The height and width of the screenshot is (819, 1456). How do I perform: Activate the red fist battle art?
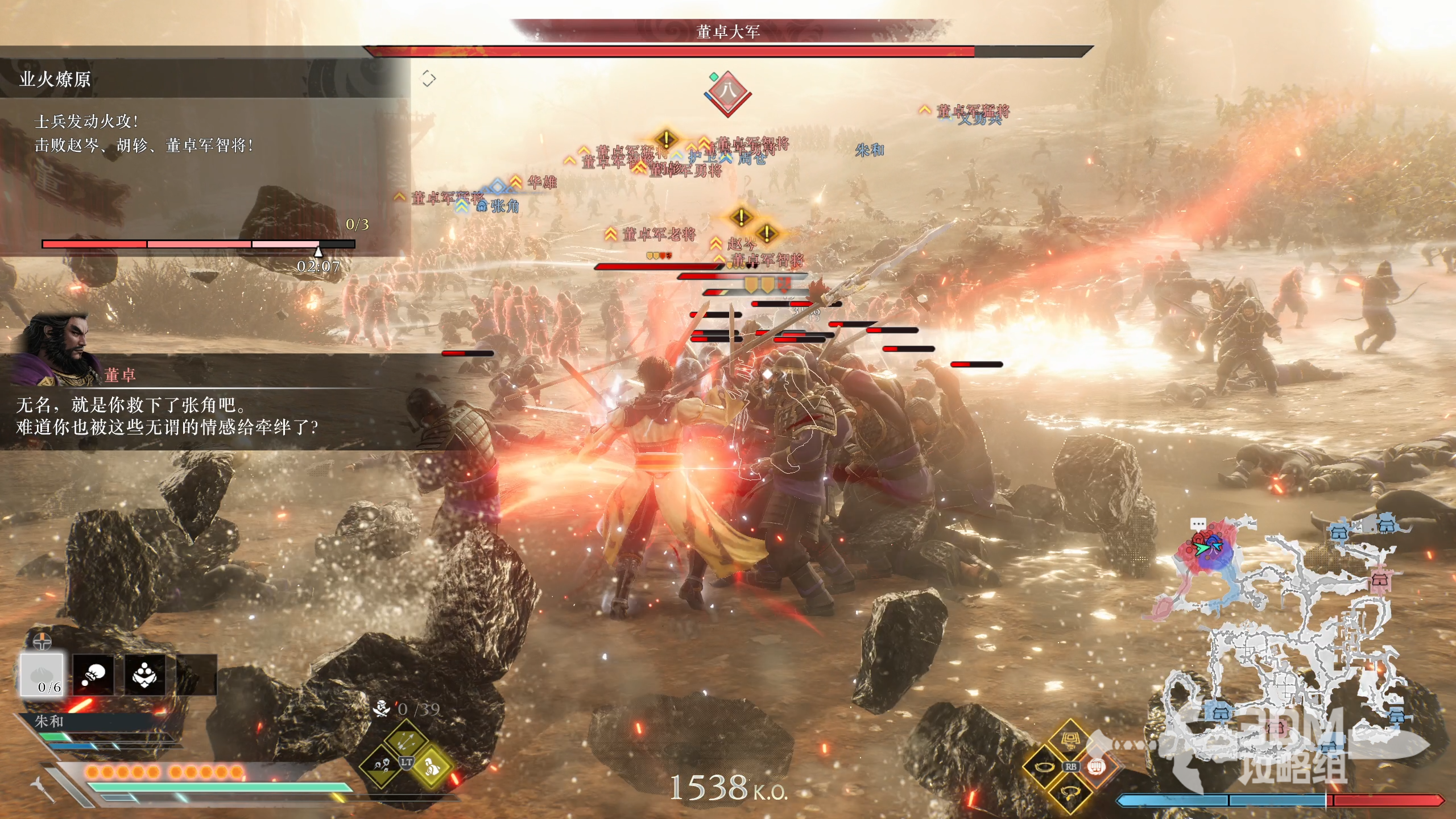pos(1095,767)
